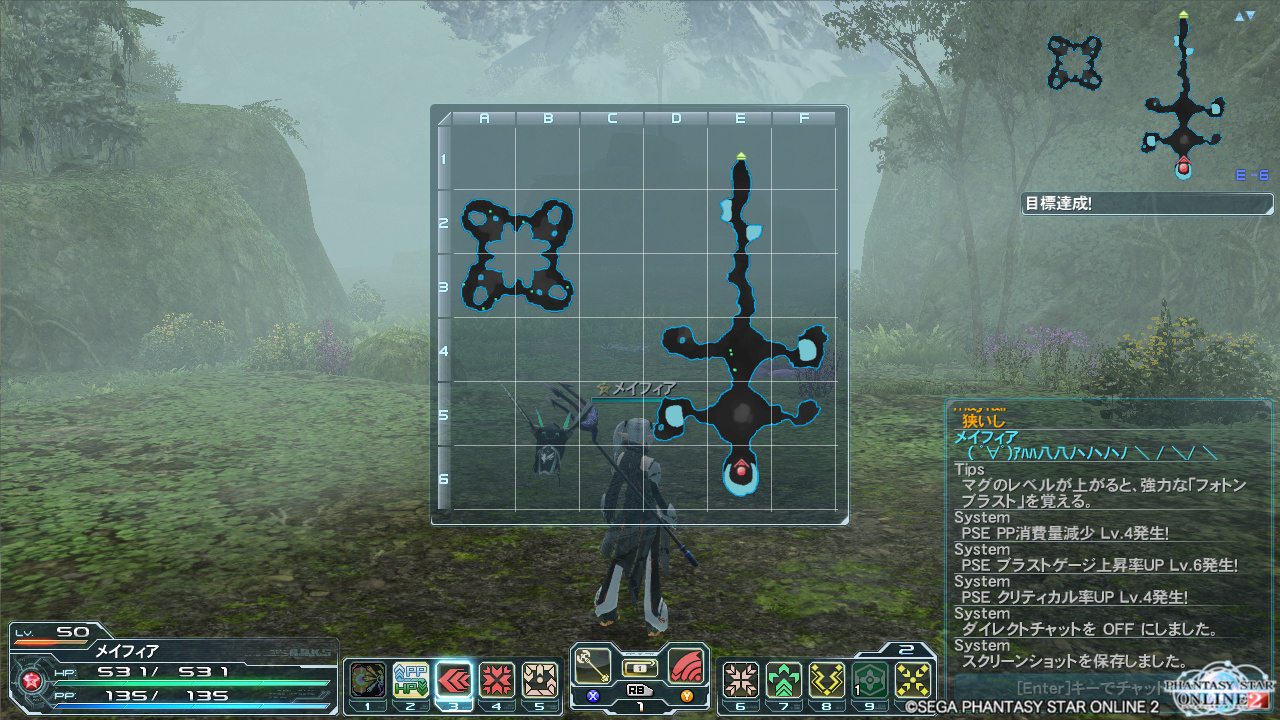
Task: Use the red snowflake technique in slot 4
Action: click(497, 680)
